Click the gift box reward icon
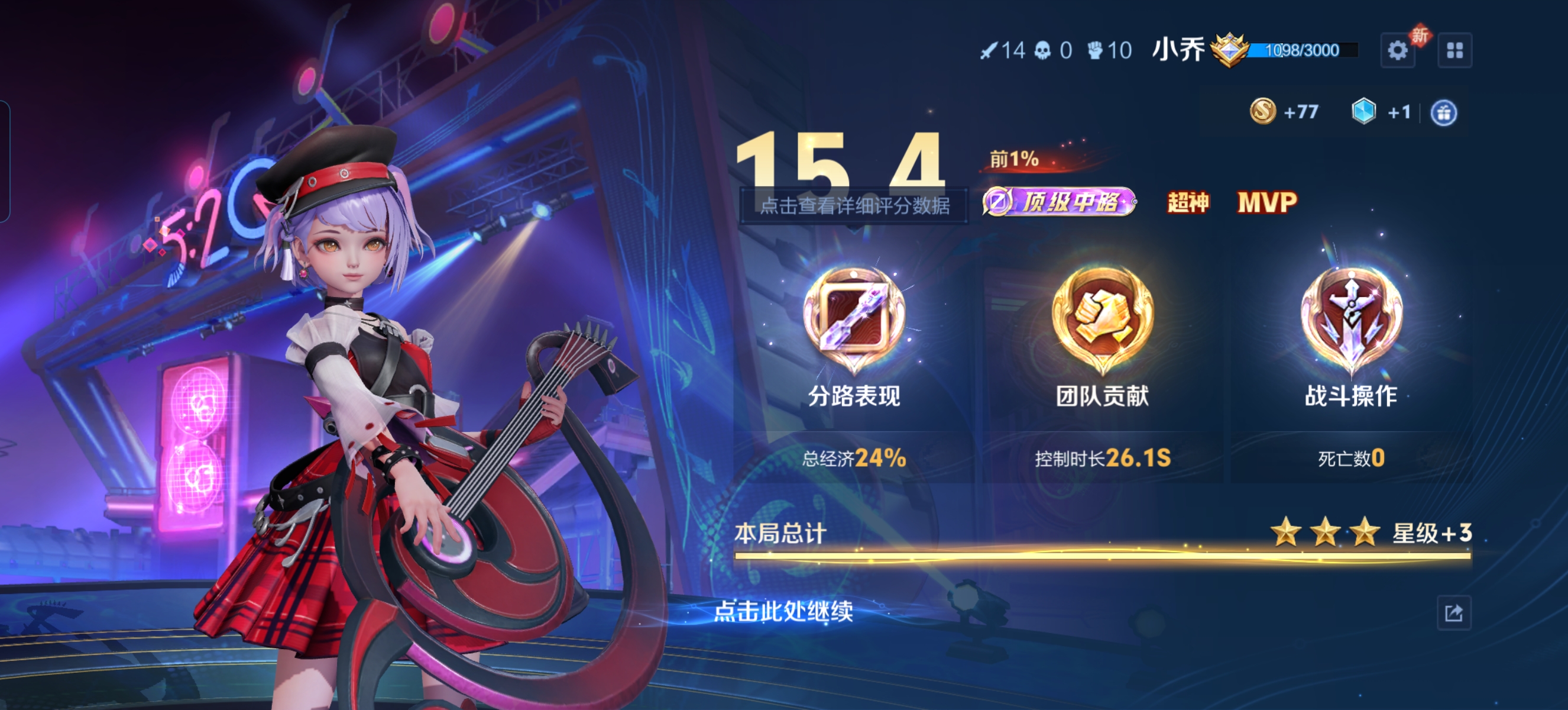 (x=1444, y=112)
